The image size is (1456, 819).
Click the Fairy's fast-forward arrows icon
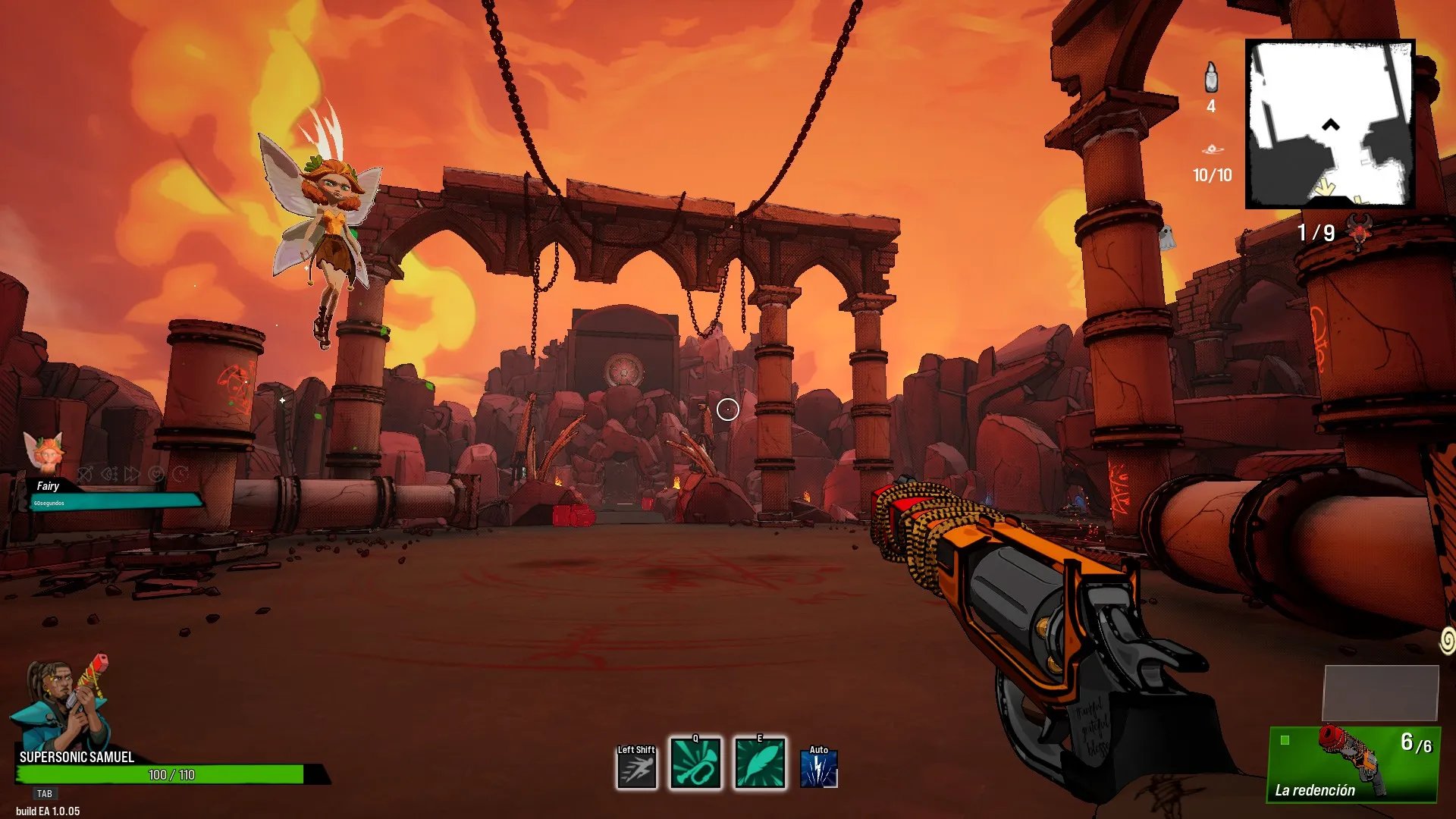coord(133,475)
